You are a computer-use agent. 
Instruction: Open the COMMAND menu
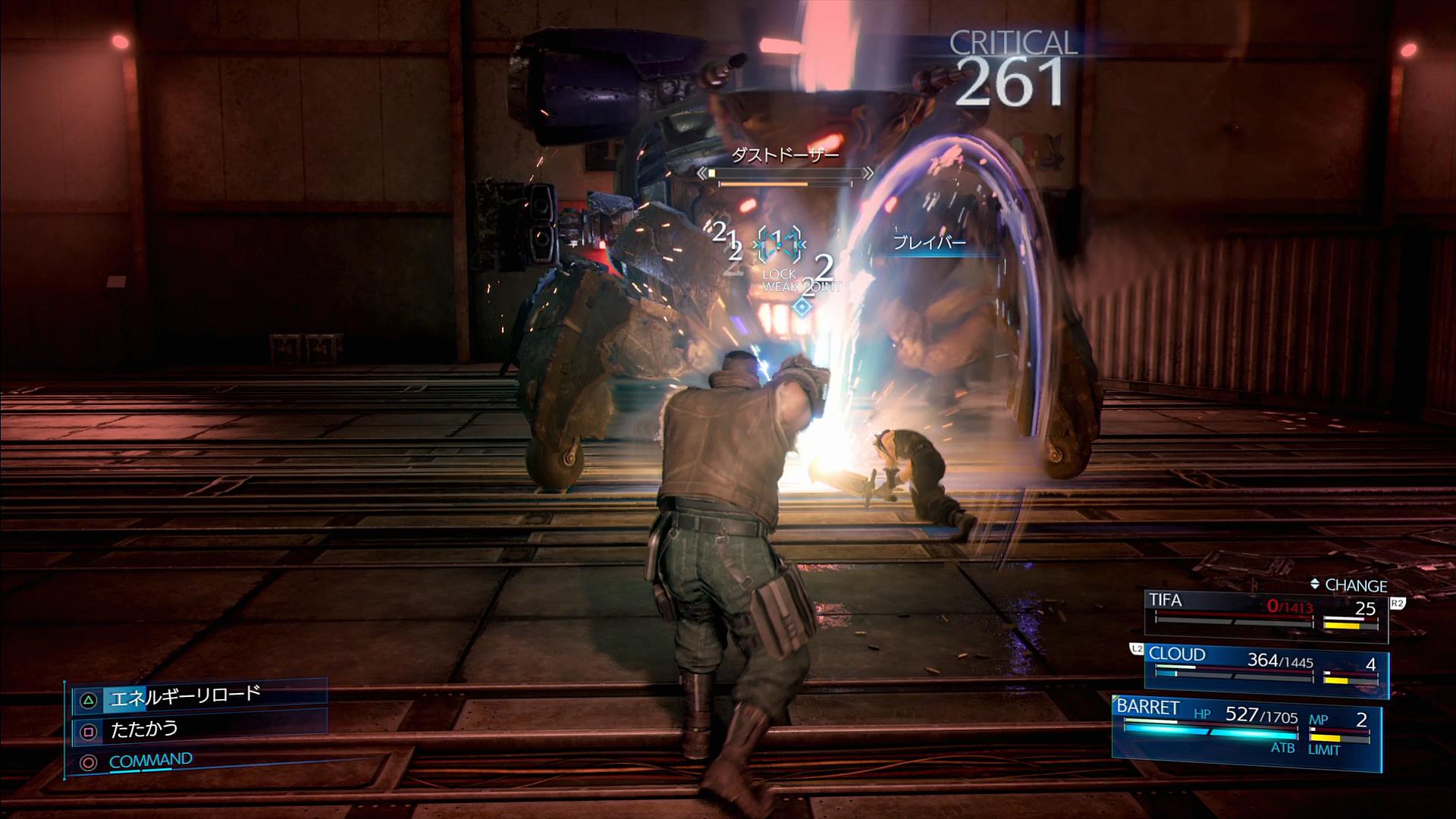coord(150,761)
